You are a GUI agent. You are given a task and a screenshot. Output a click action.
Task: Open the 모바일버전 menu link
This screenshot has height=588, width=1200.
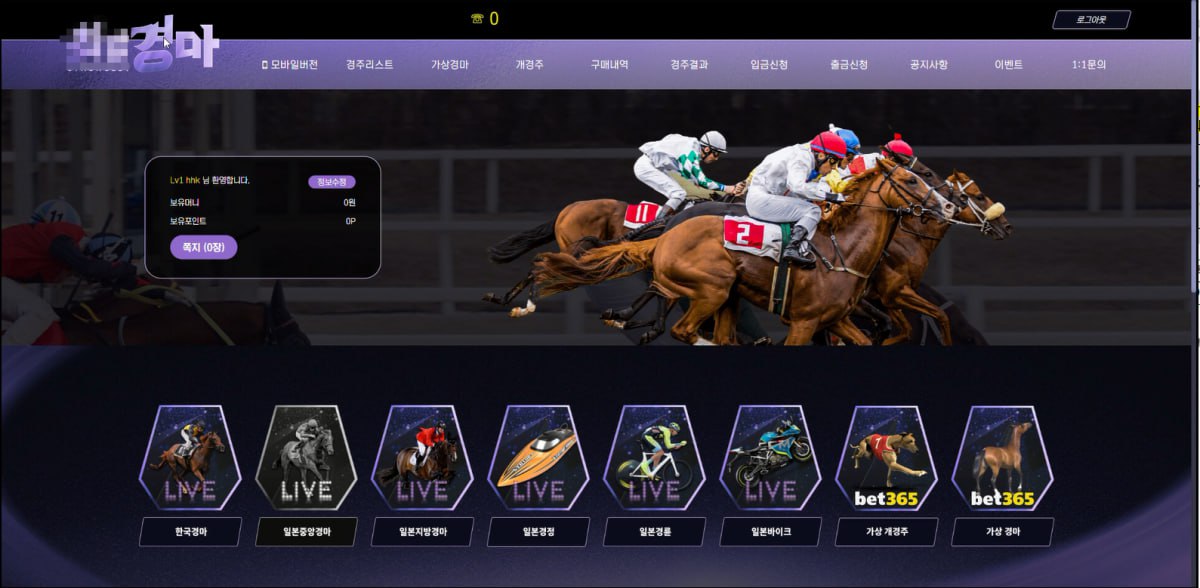(x=290, y=65)
